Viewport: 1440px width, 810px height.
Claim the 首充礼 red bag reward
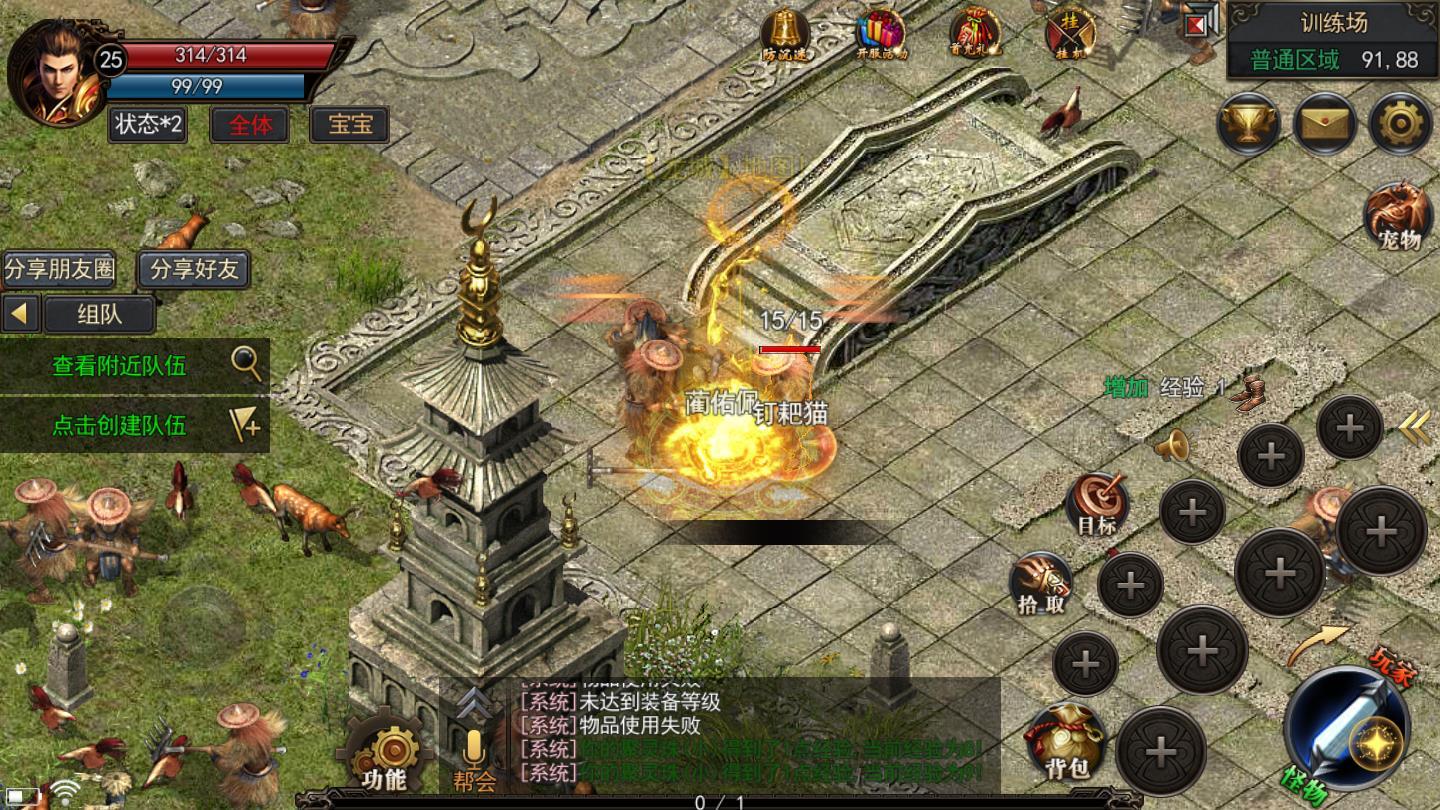(x=974, y=35)
